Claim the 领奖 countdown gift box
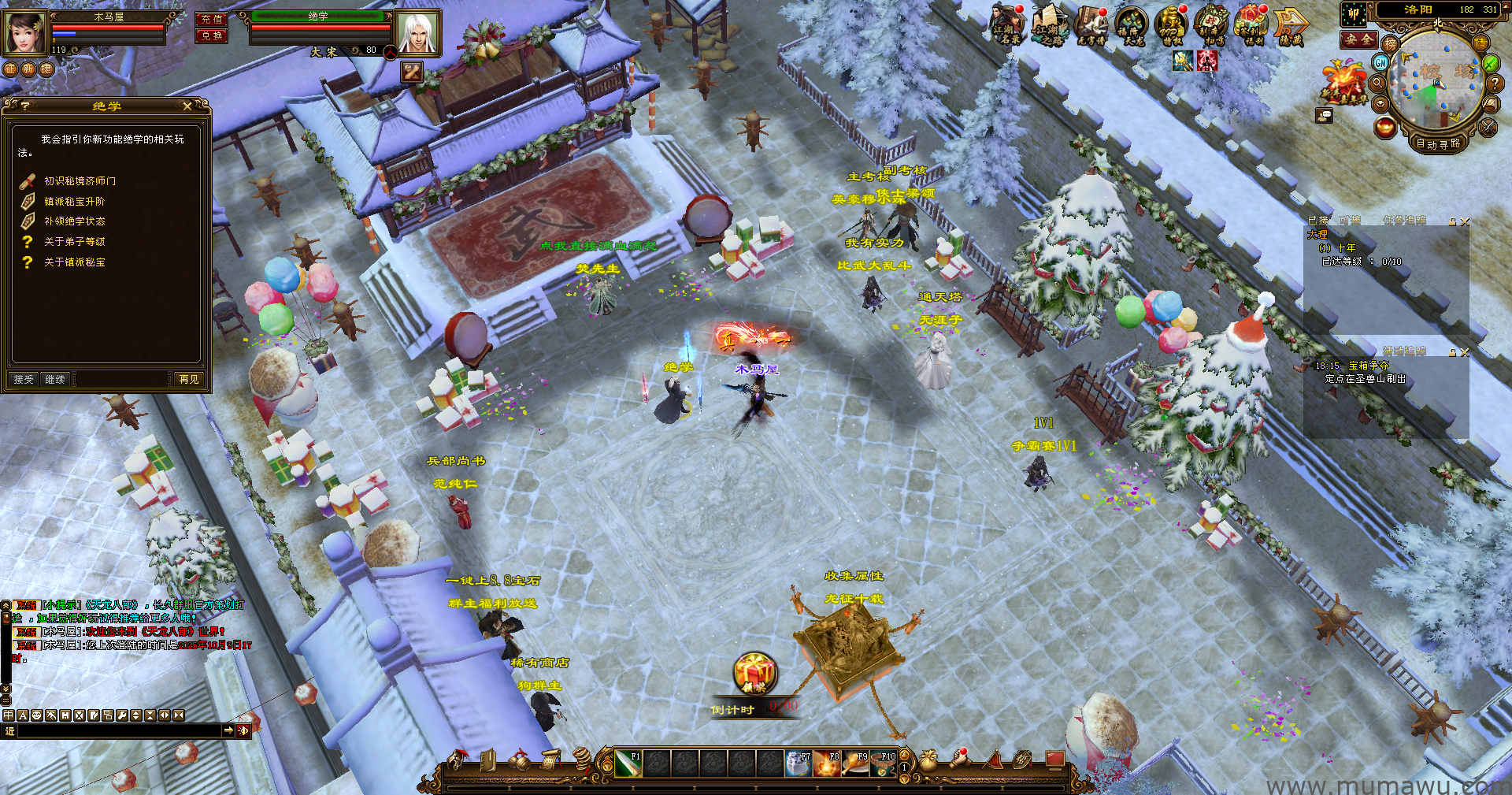 pyautogui.click(x=755, y=672)
